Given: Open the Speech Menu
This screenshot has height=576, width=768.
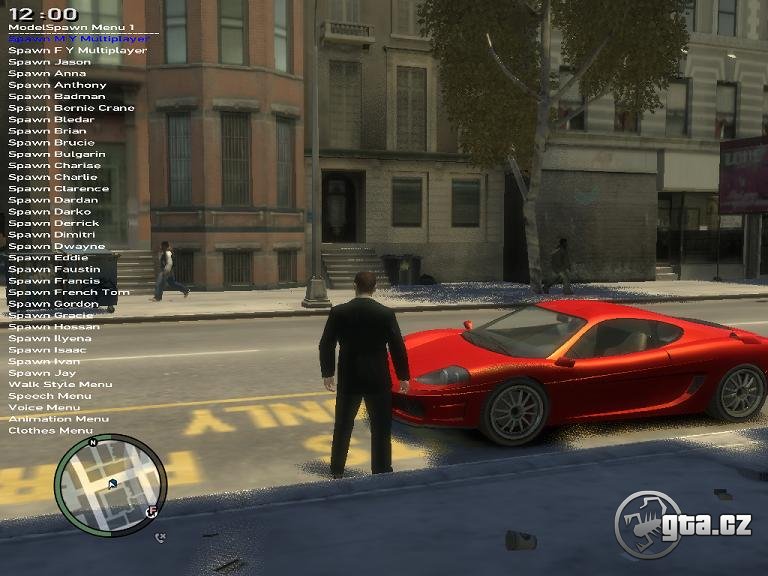Looking at the screenshot, I should coord(49,396).
